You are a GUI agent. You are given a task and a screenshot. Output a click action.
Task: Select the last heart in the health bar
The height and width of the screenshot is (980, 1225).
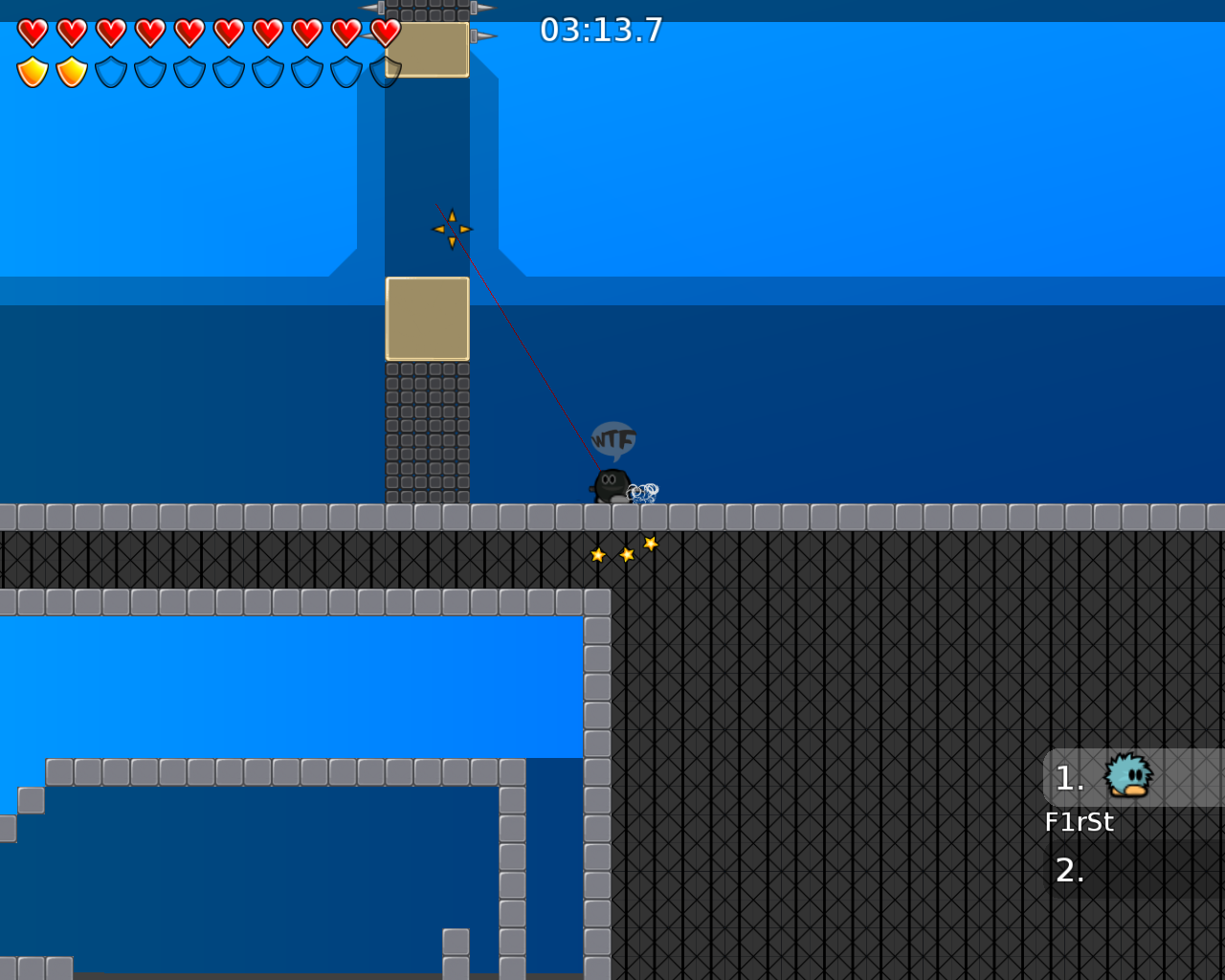[x=384, y=32]
